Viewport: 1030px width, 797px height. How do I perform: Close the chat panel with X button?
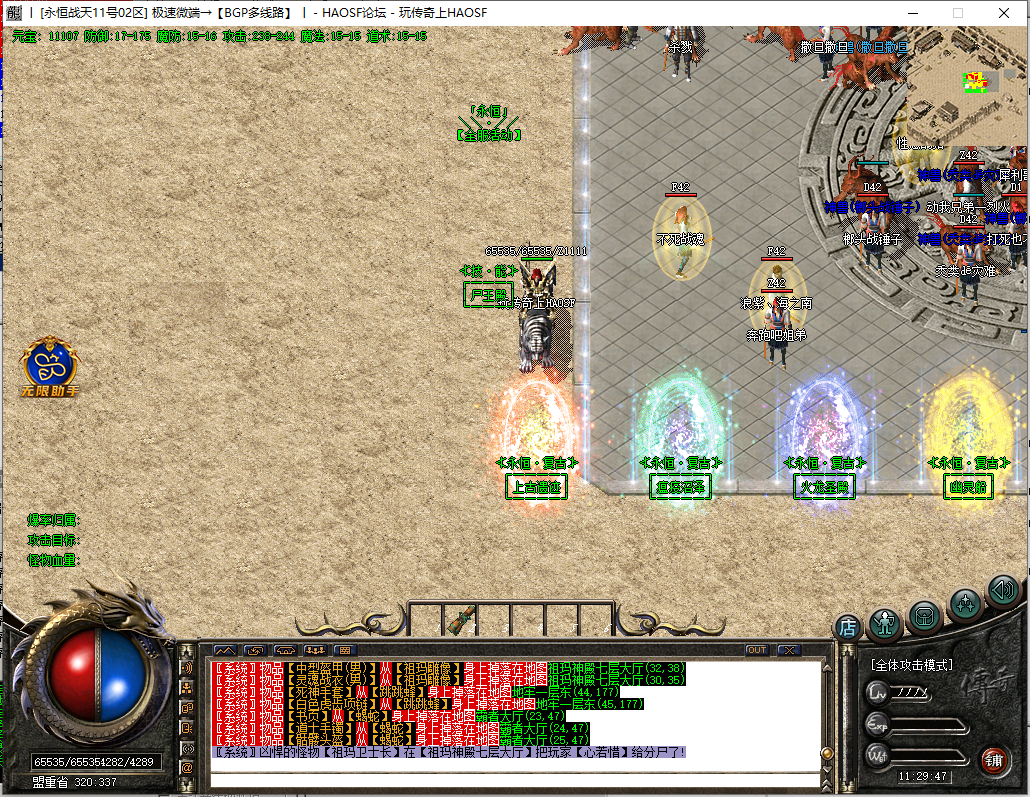[788, 650]
